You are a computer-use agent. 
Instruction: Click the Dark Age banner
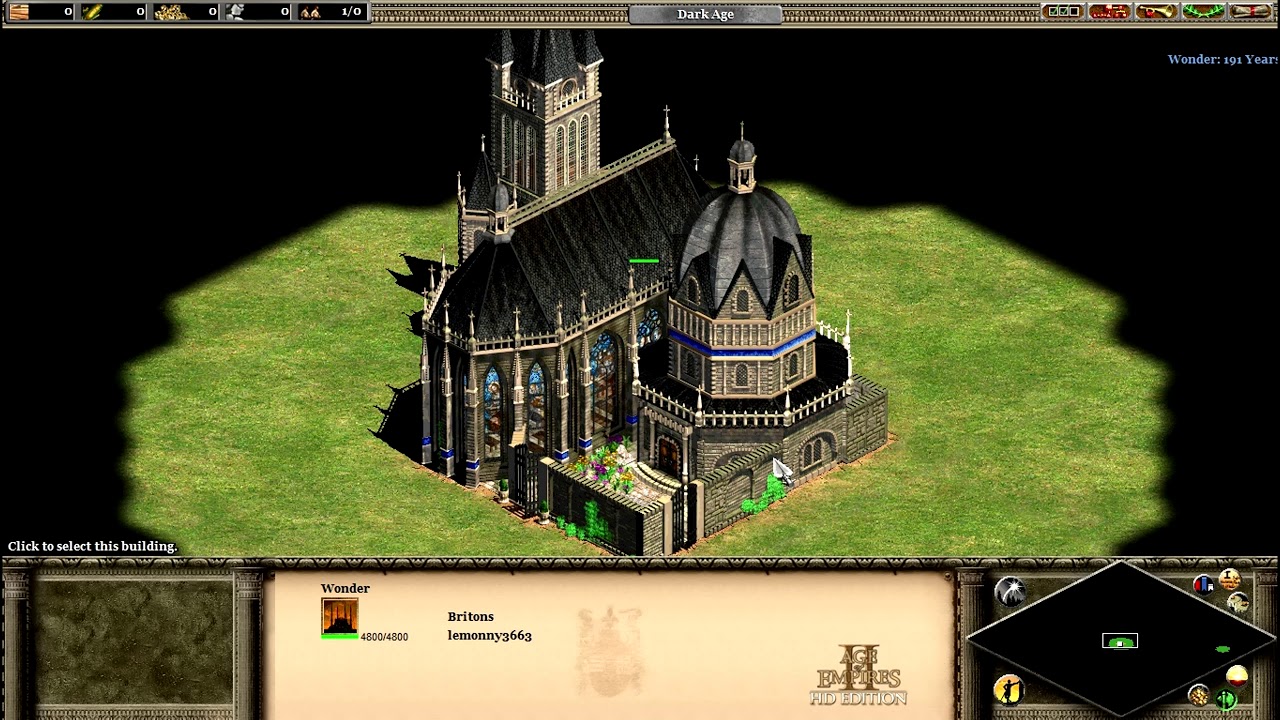coord(705,14)
